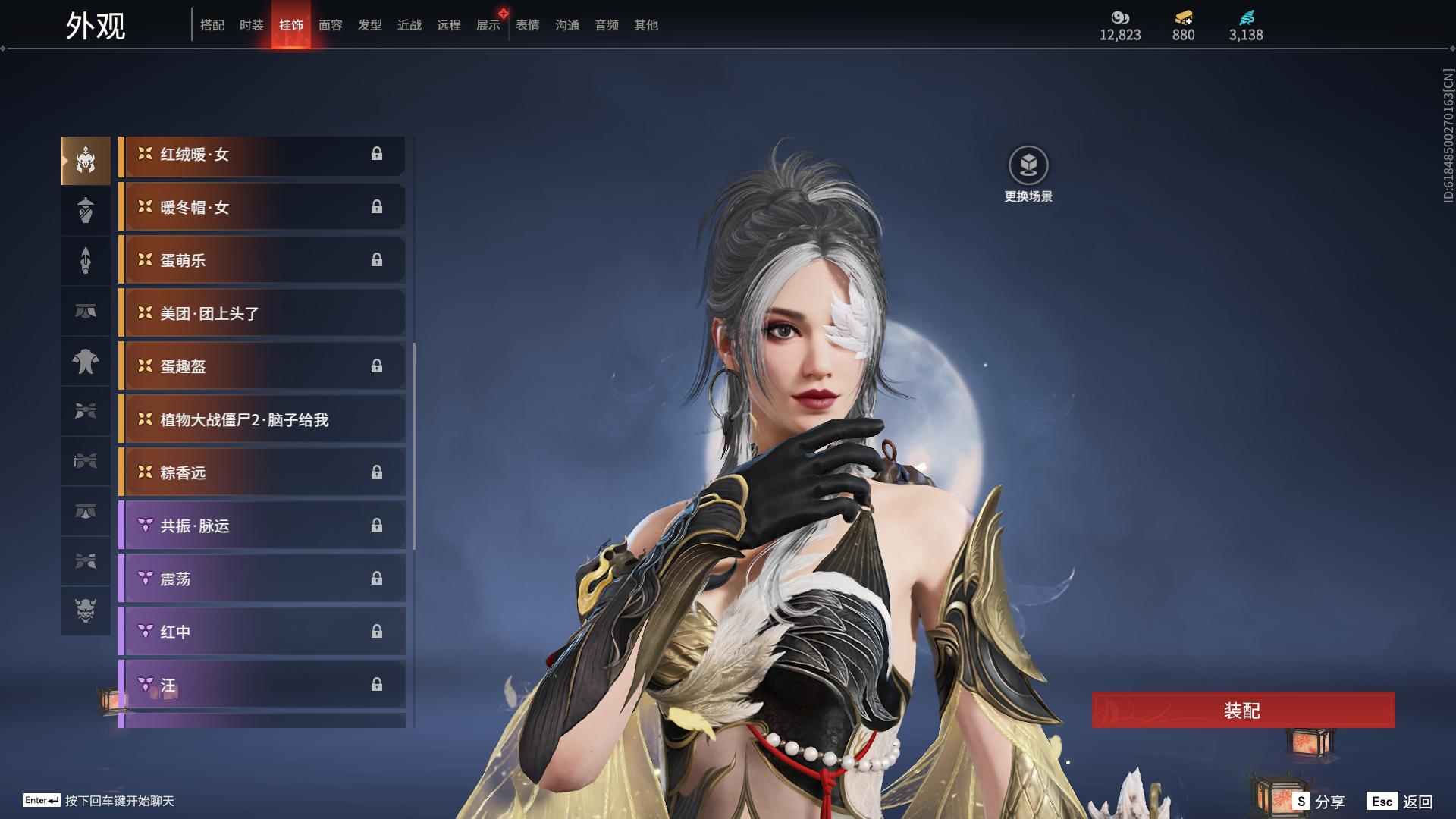Select the 红中 accessory
Screen dimensions: 1456x819
(x=262, y=632)
